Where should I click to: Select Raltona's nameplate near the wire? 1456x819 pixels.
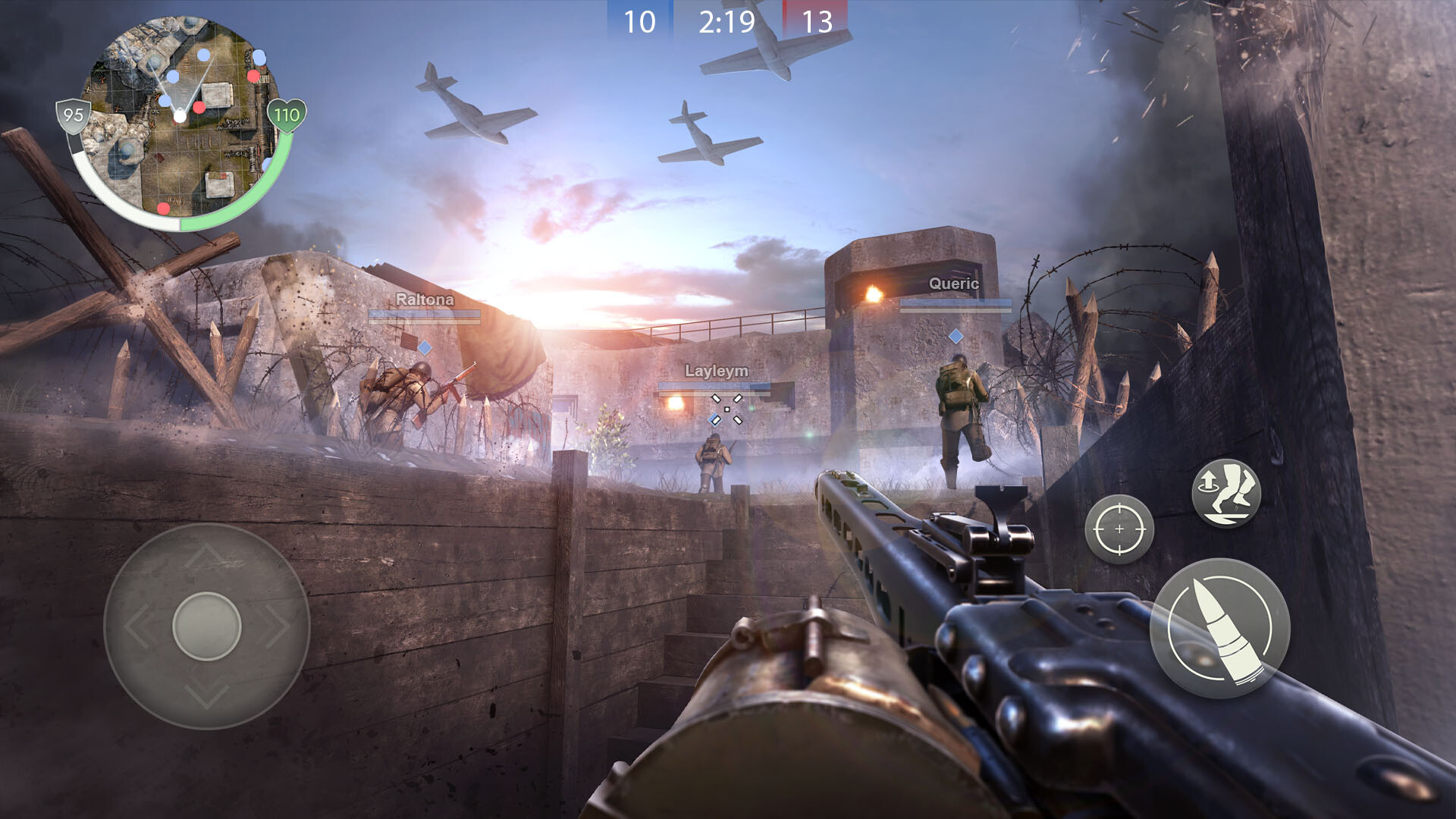[425, 300]
